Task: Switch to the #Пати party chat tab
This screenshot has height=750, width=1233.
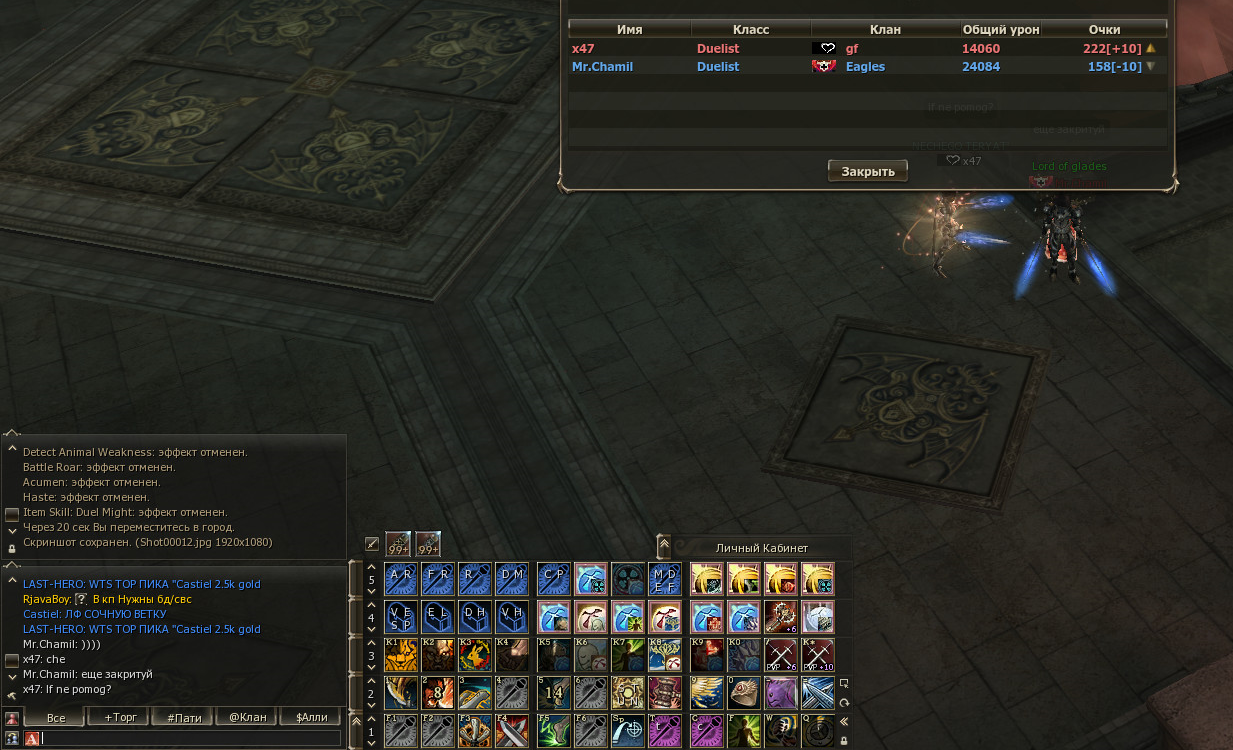Action: tap(184, 718)
